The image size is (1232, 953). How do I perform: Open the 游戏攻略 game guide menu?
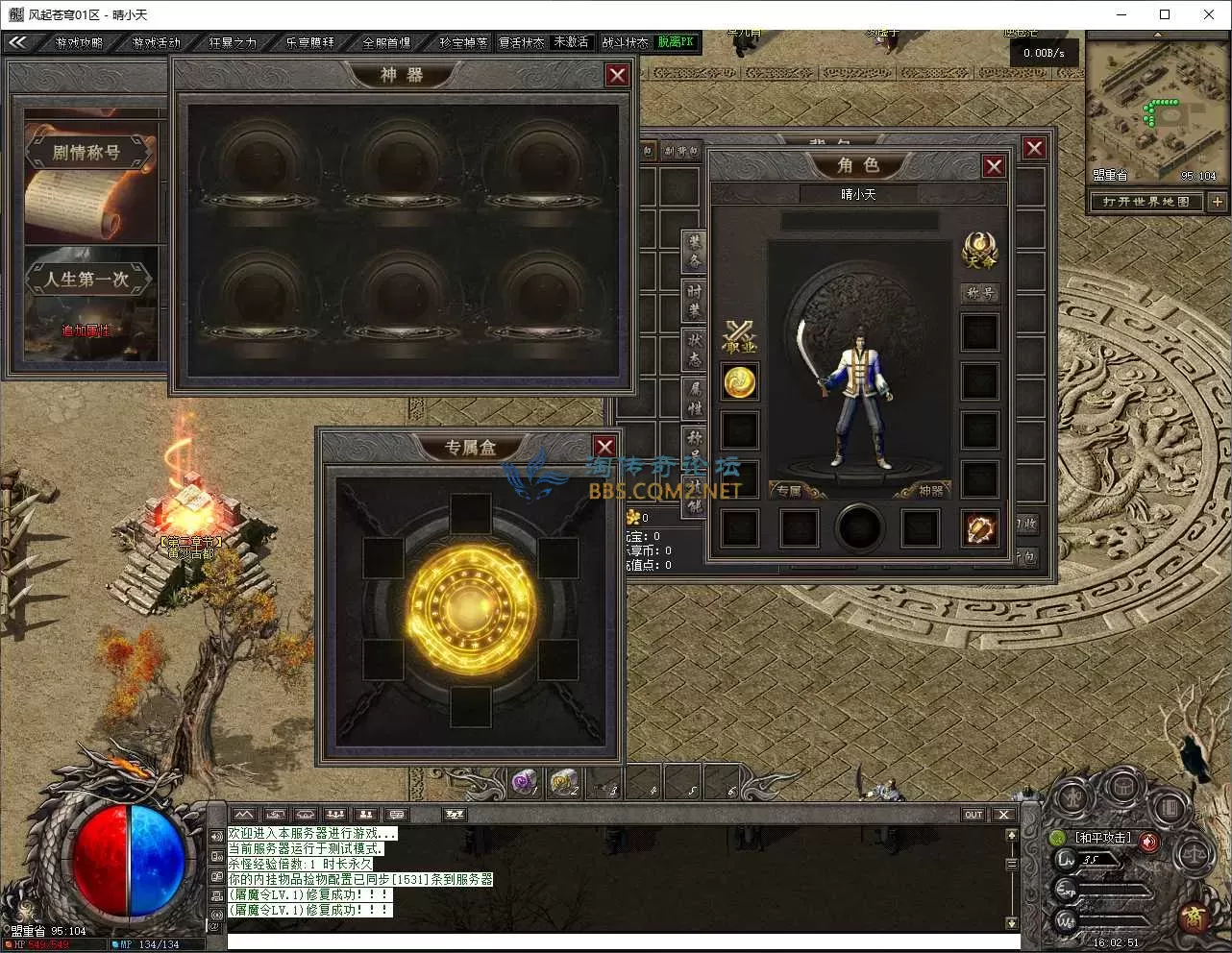79,42
